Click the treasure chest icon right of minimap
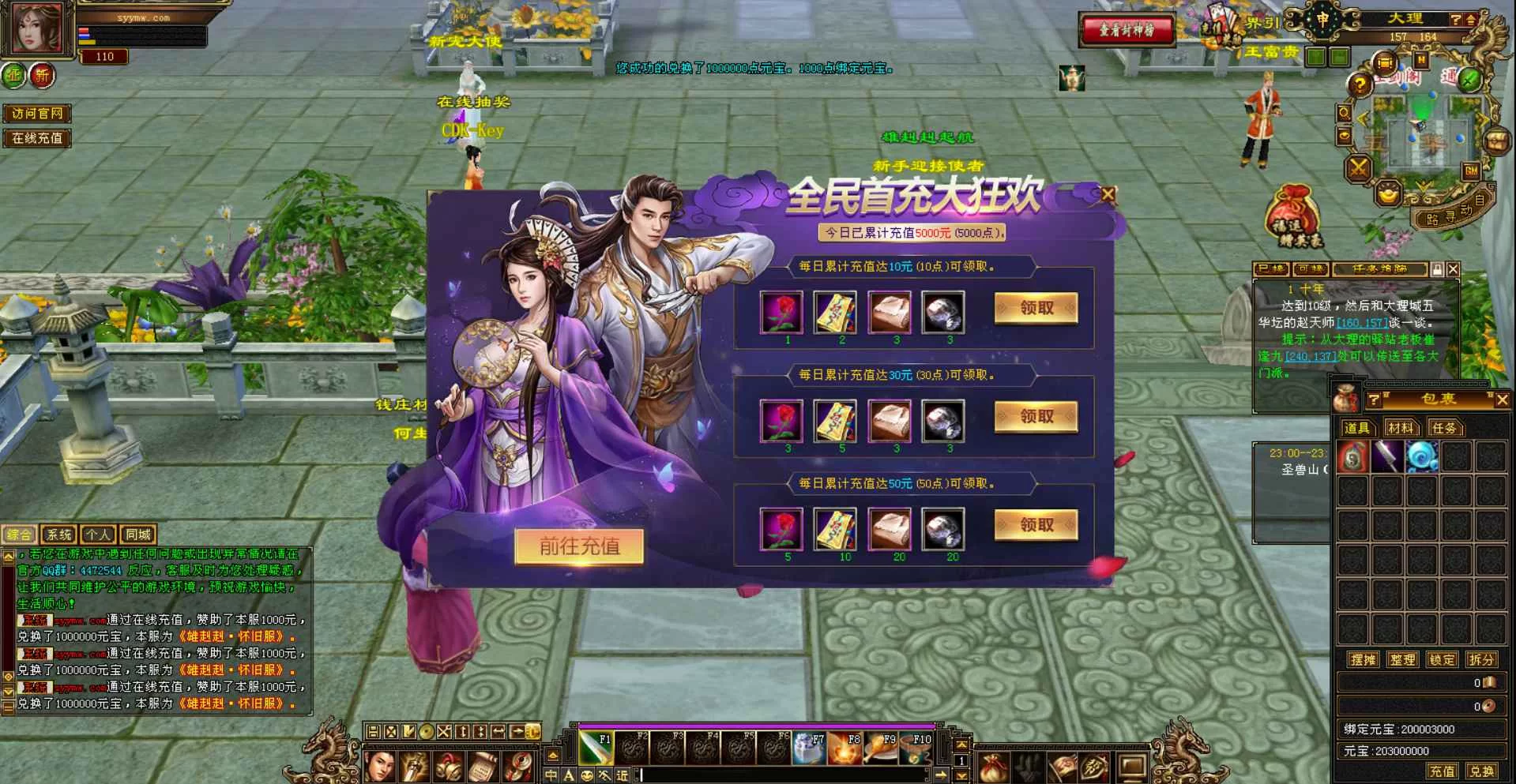This screenshot has height=784, width=1516. point(1499,141)
